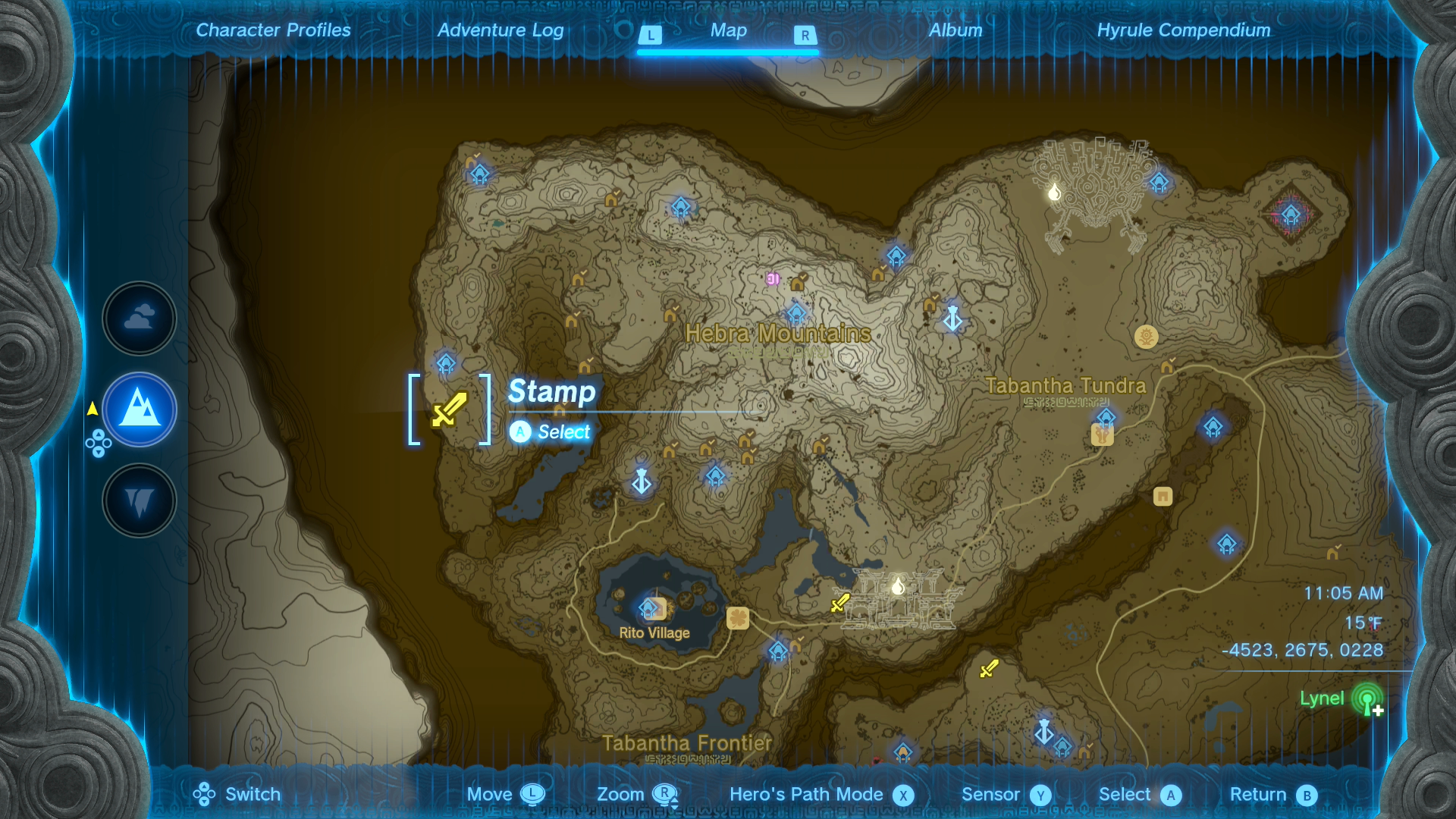
Task: Click the R shoulder tab indicator
Action: coord(805,35)
